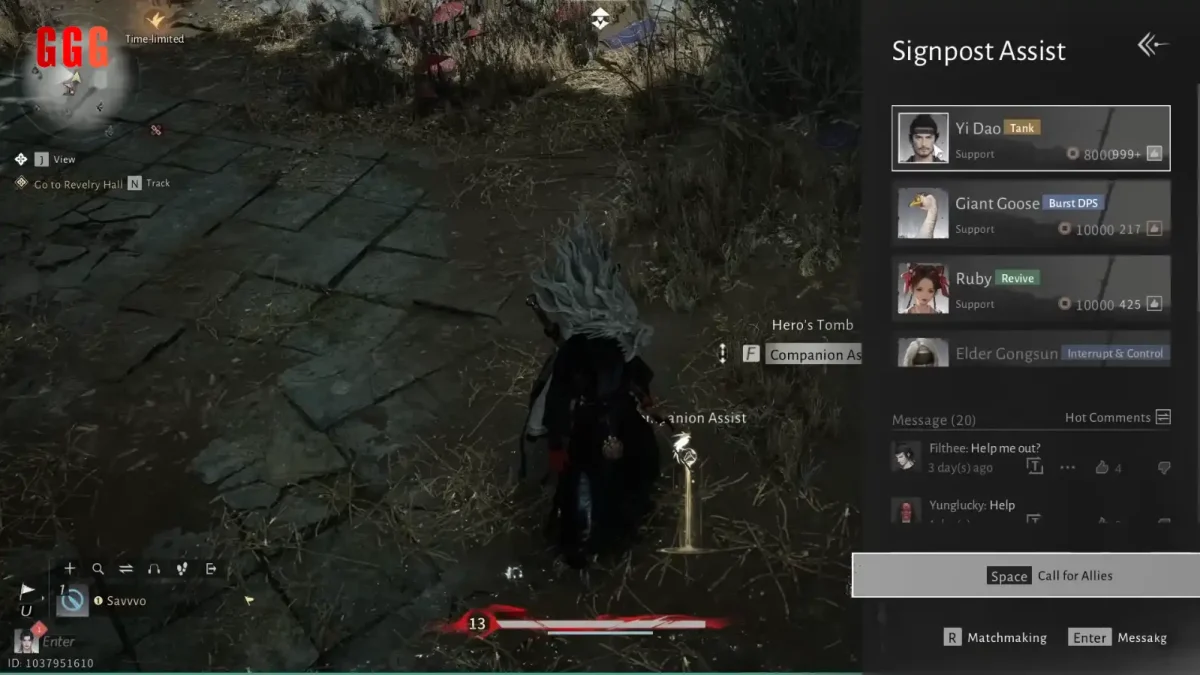Click the footprints icon in party toolbar
Image resolution: width=1200 pixels, height=675 pixels.
(182, 569)
